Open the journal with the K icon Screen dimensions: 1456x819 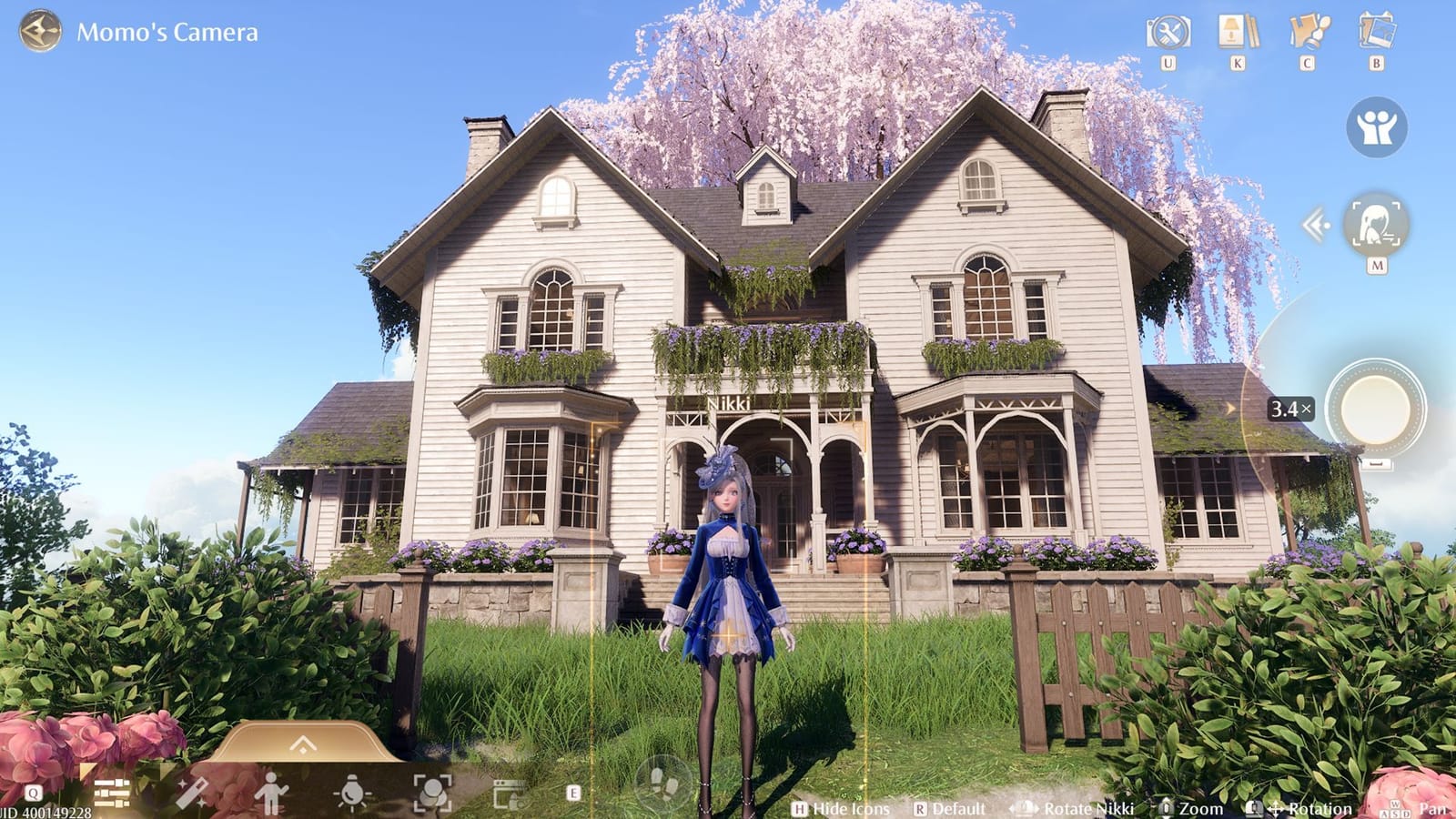point(1239,32)
